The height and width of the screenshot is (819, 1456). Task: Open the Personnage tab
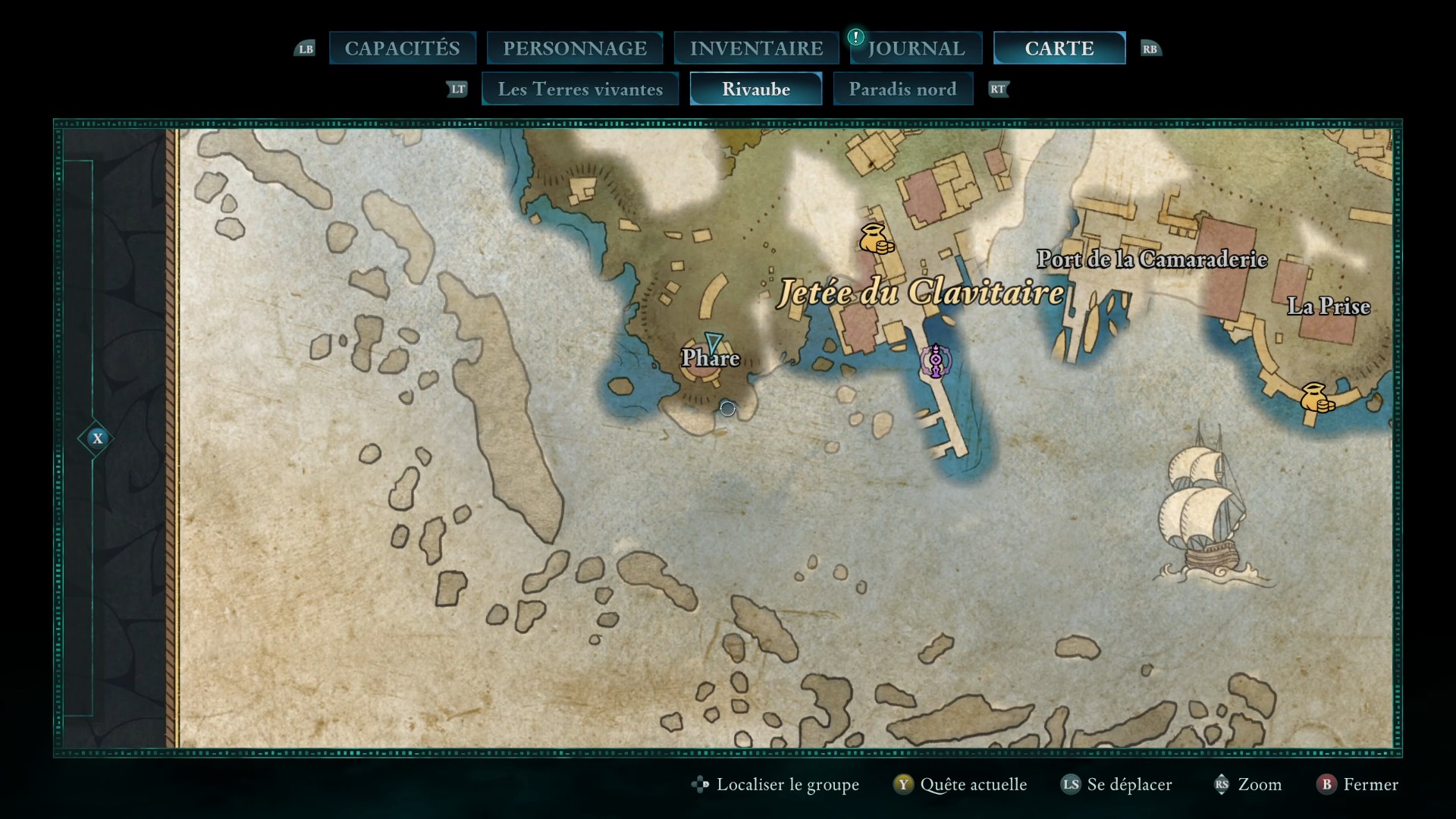(x=575, y=49)
